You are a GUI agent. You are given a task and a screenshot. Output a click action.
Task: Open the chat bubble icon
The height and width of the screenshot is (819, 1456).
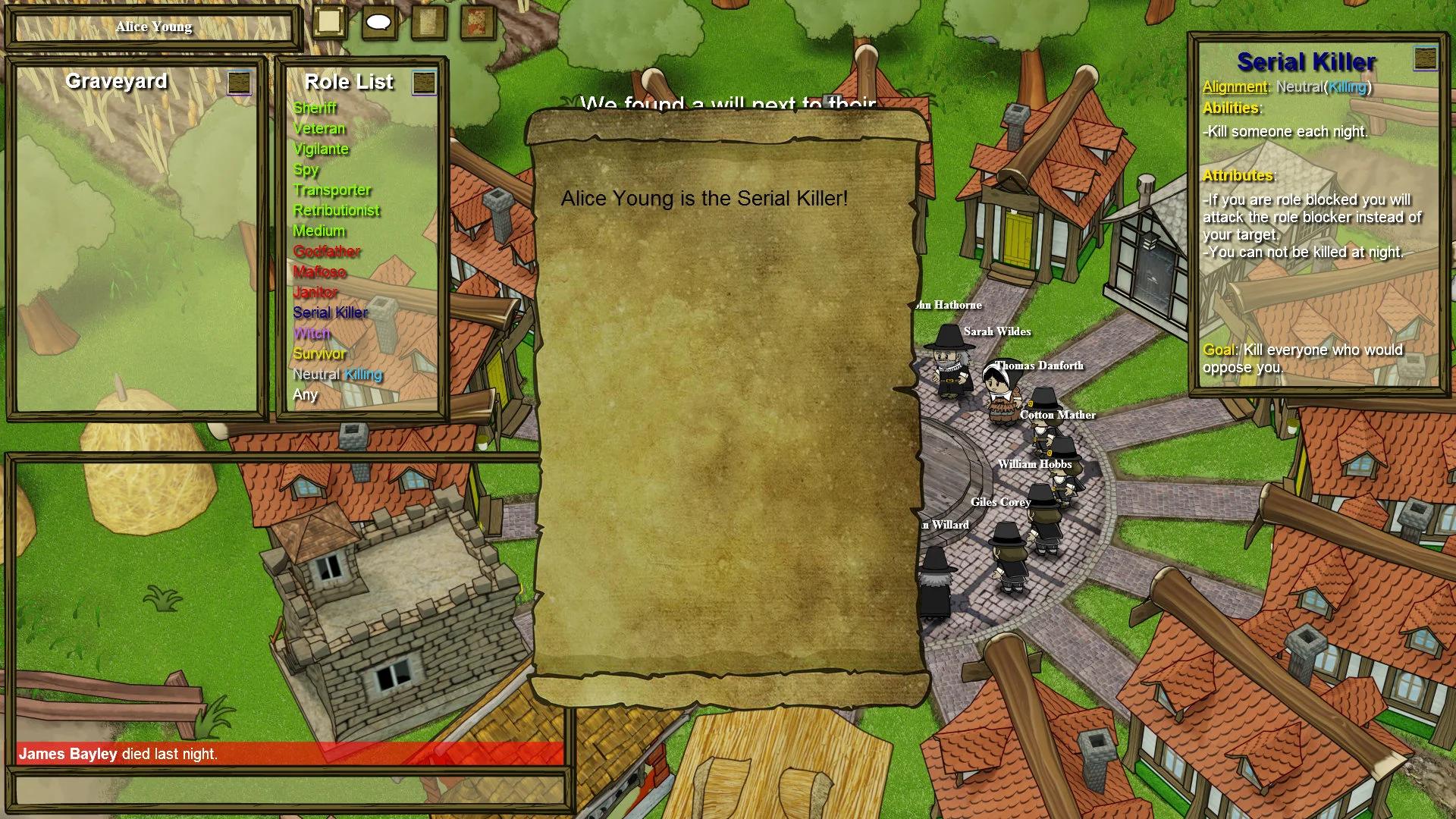coord(378,20)
